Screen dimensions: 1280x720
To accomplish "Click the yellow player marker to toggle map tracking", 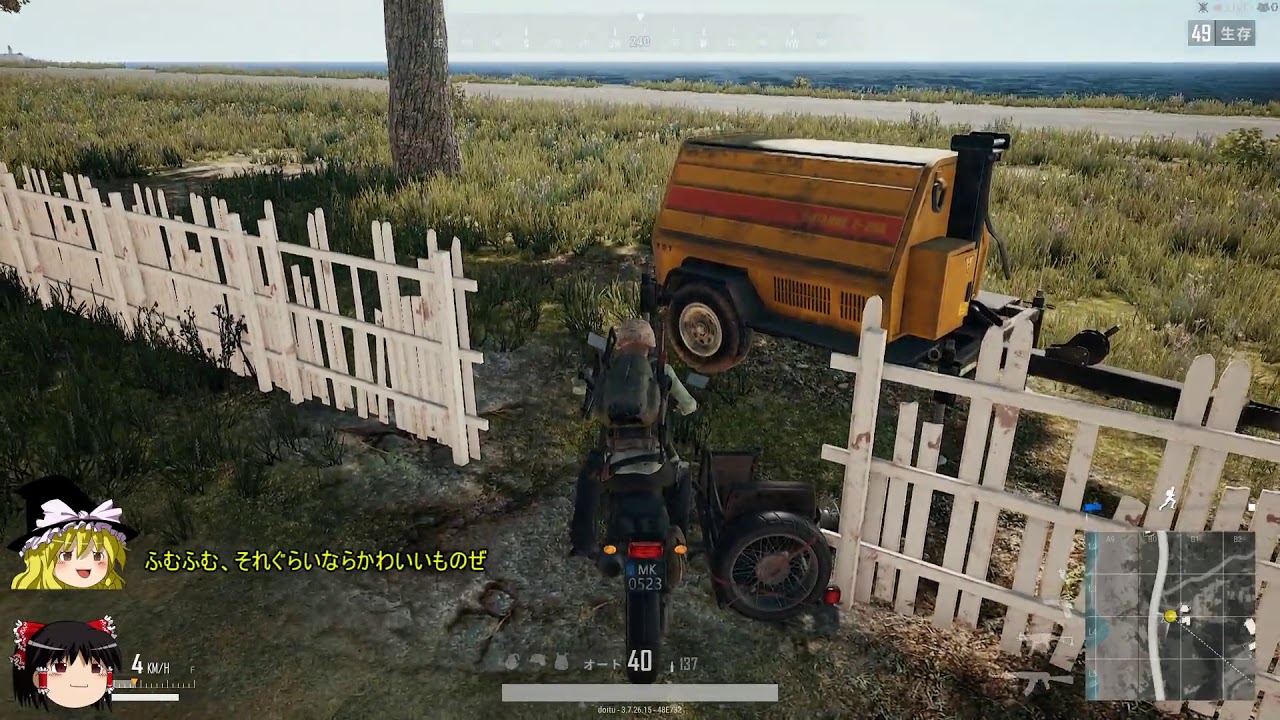I will point(1170,616).
